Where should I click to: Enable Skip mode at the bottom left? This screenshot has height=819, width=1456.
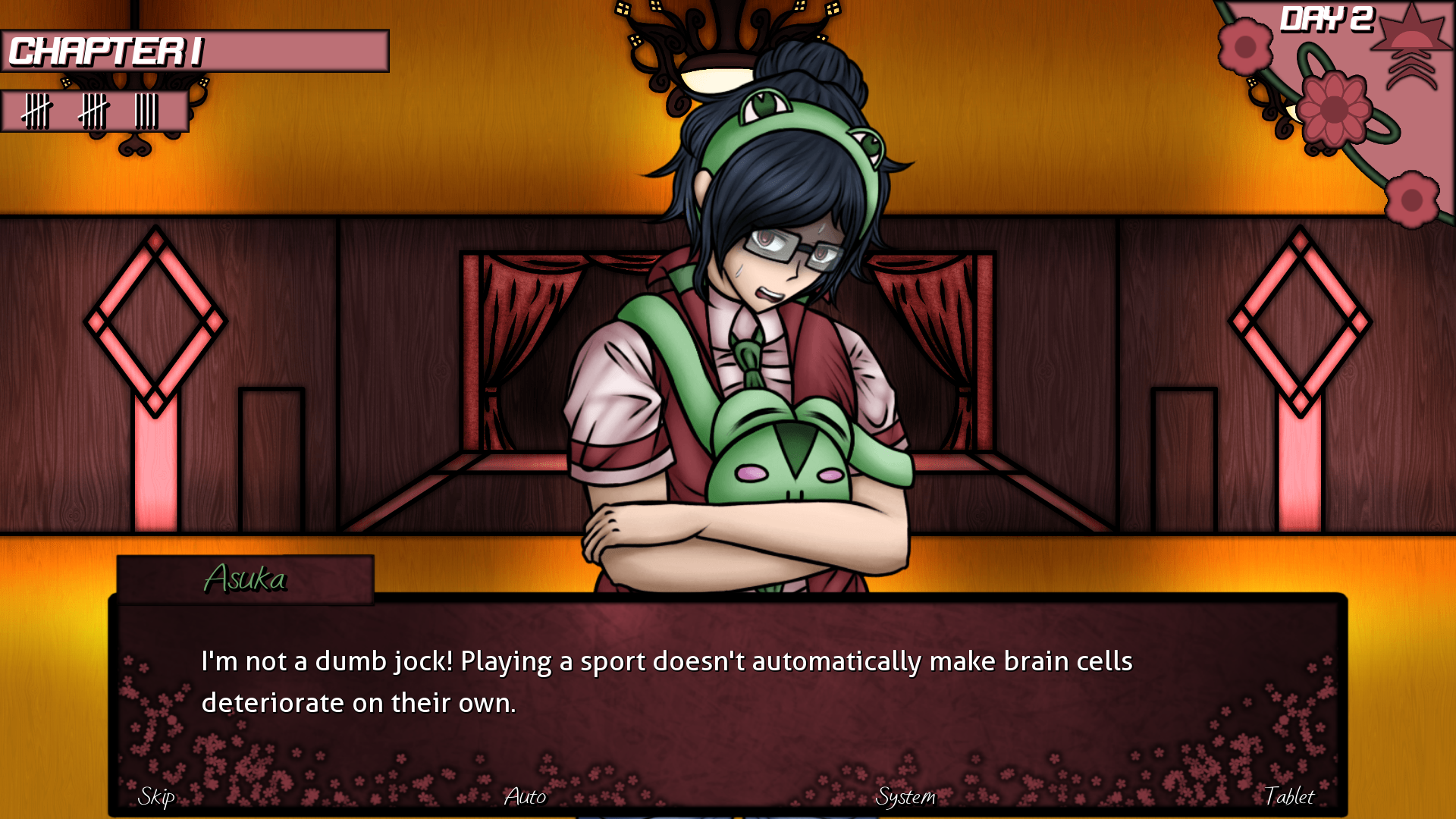[x=155, y=797]
